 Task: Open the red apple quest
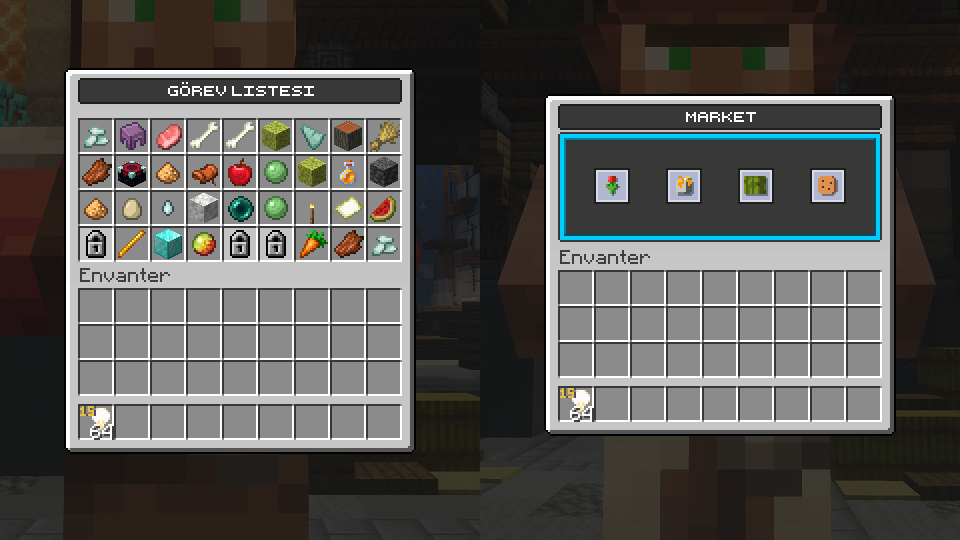tap(240, 172)
